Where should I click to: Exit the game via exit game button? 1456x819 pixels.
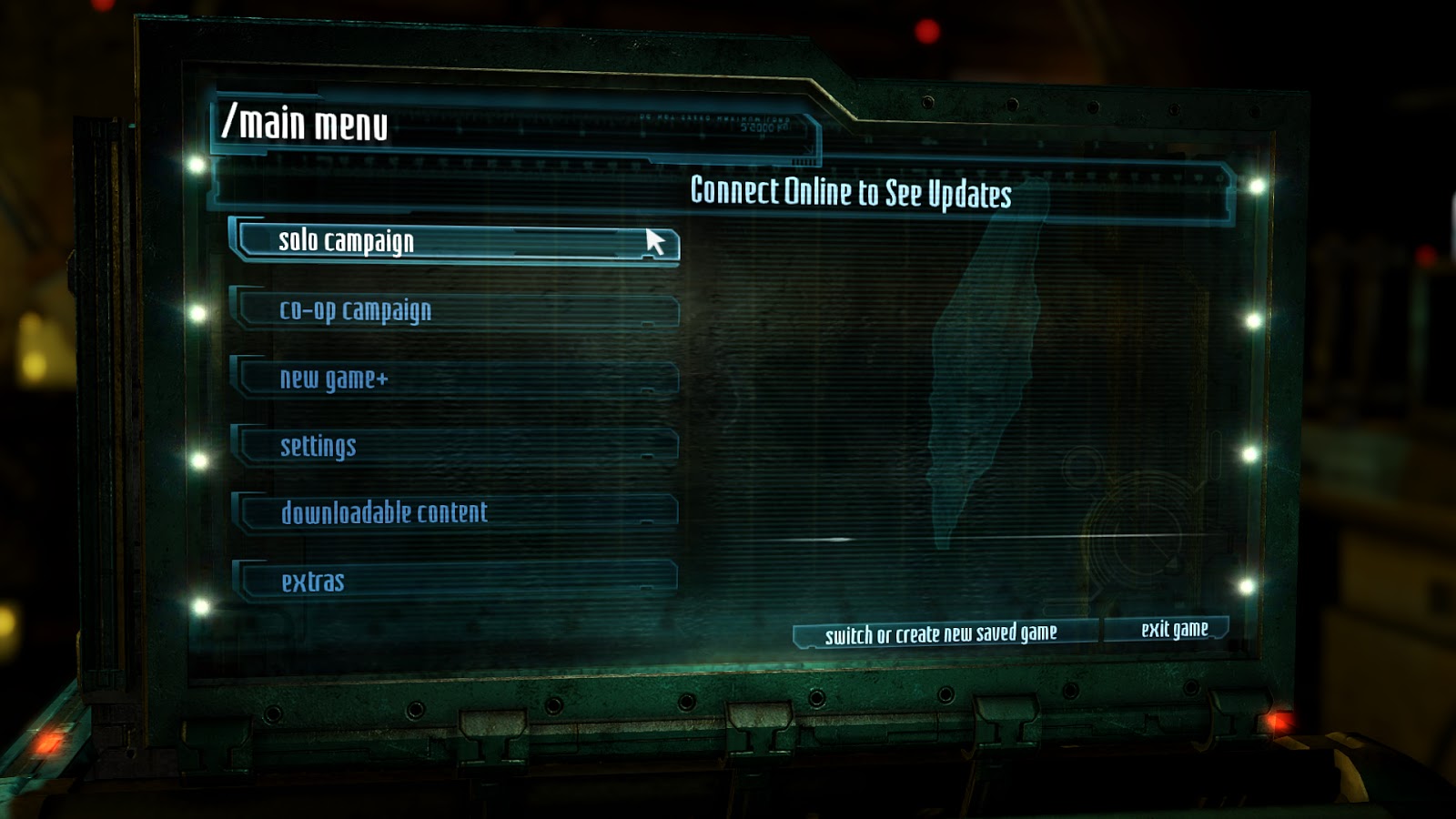tap(1172, 630)
